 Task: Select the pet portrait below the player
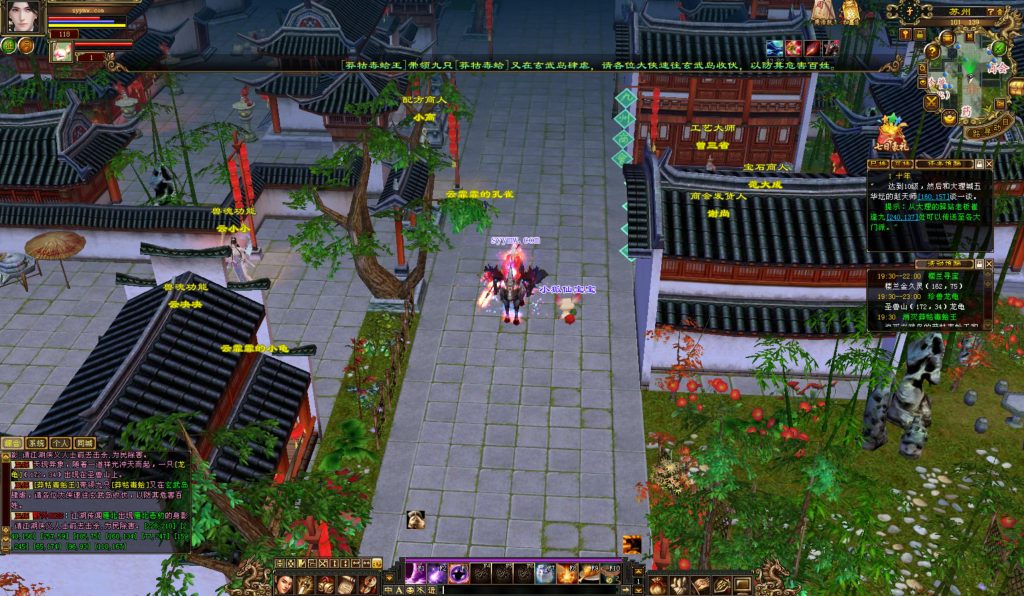point(62,50)
